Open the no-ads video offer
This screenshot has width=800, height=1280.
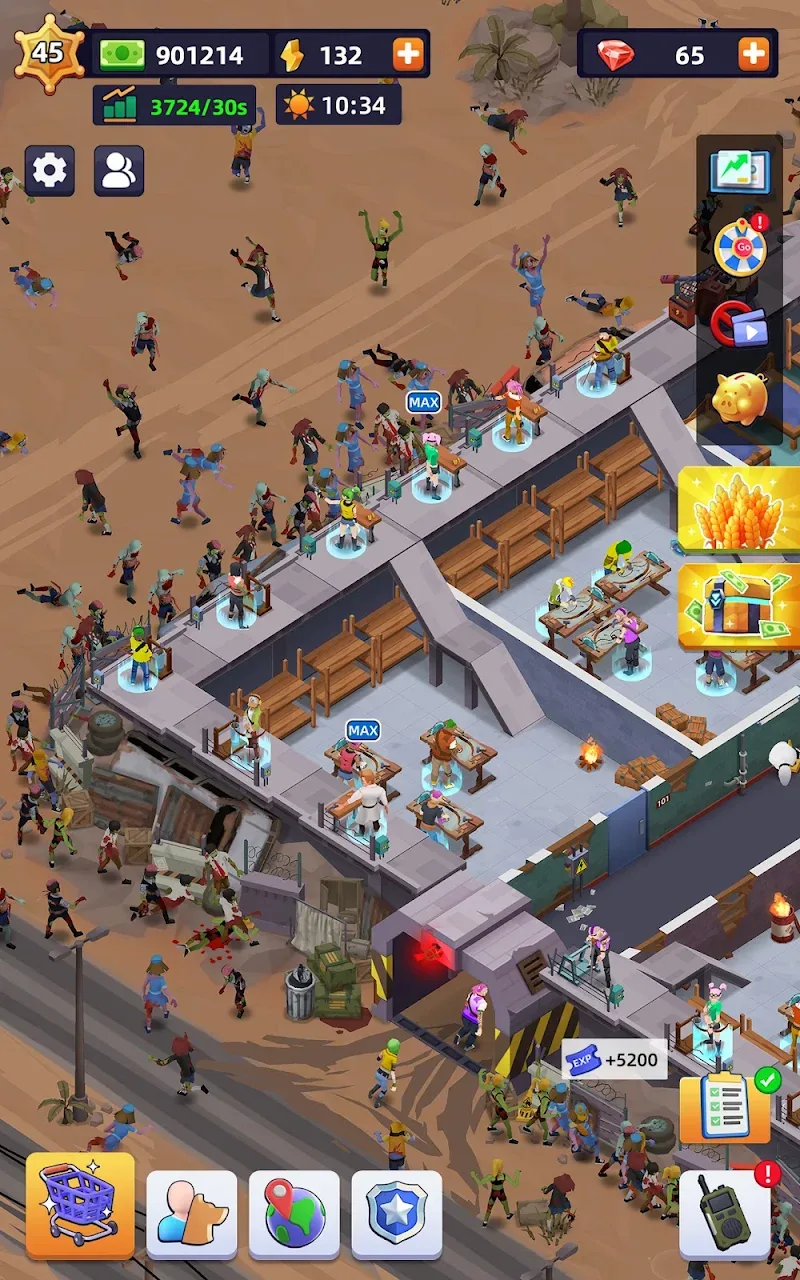point(740,325)
